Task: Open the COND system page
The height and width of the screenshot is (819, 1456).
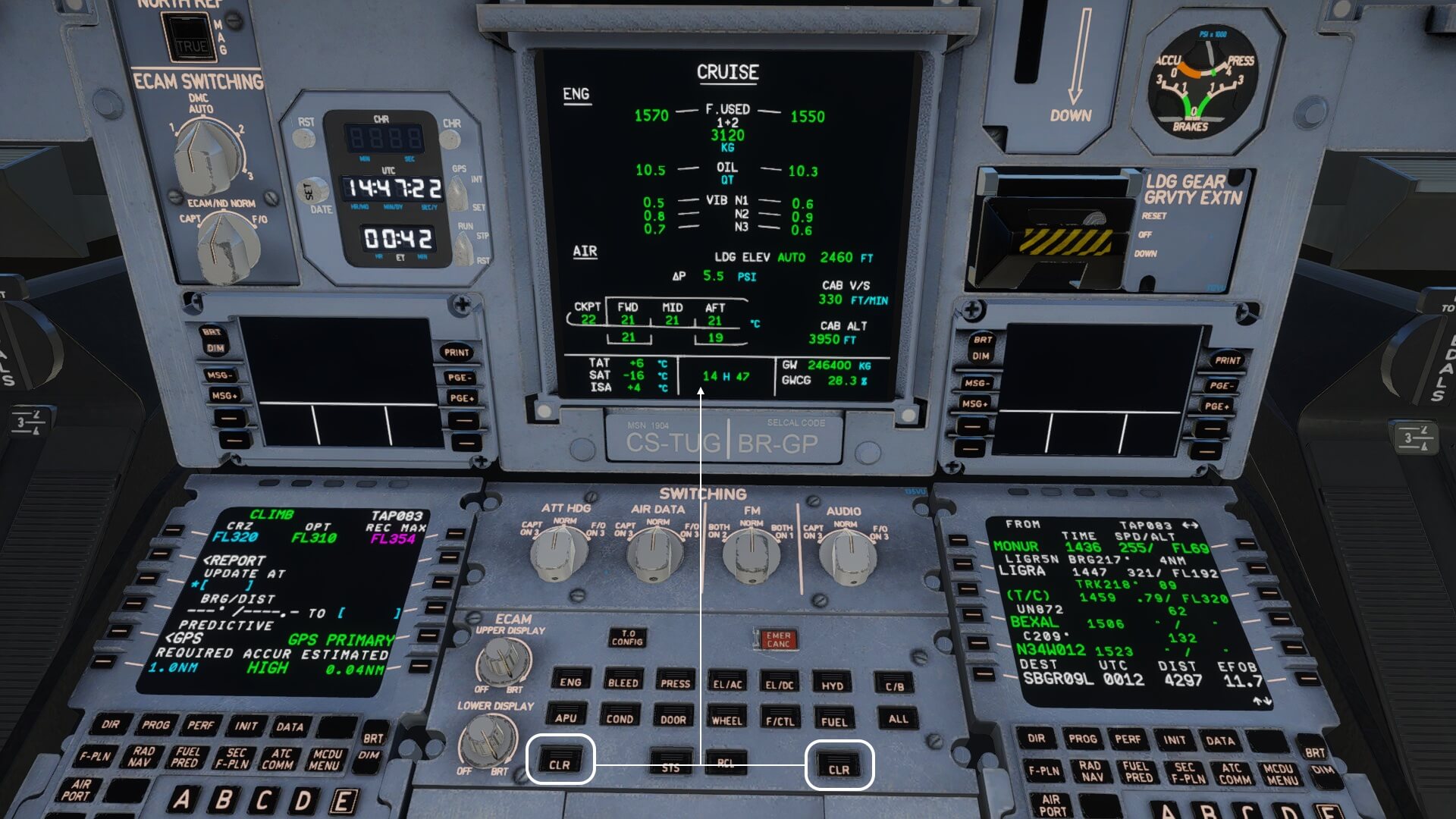Action: 620,717
